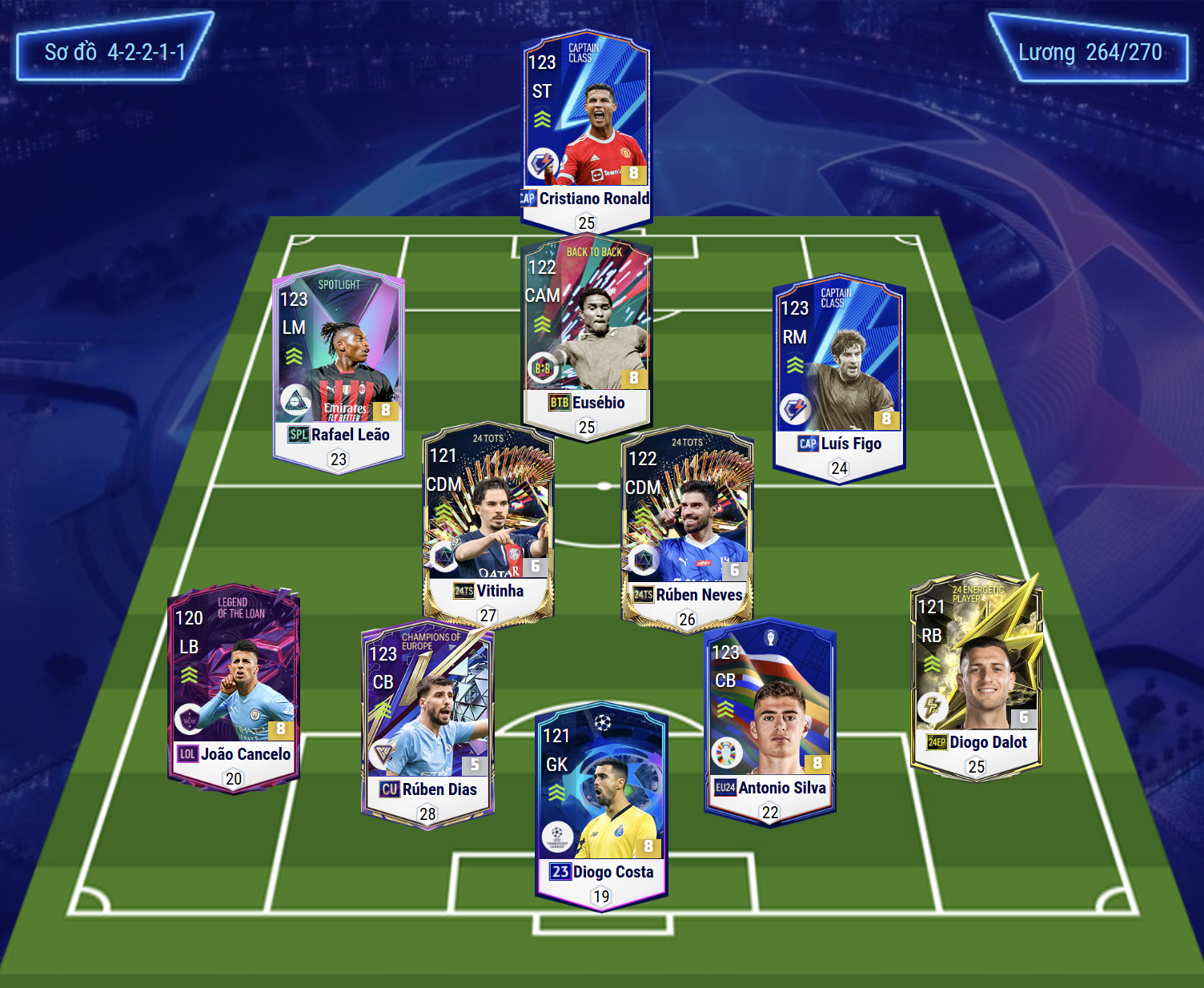The width and height of the screenshot is (1204, 988).
Task: Choose the Eusébio CAM card
Action: pos(586,335)
